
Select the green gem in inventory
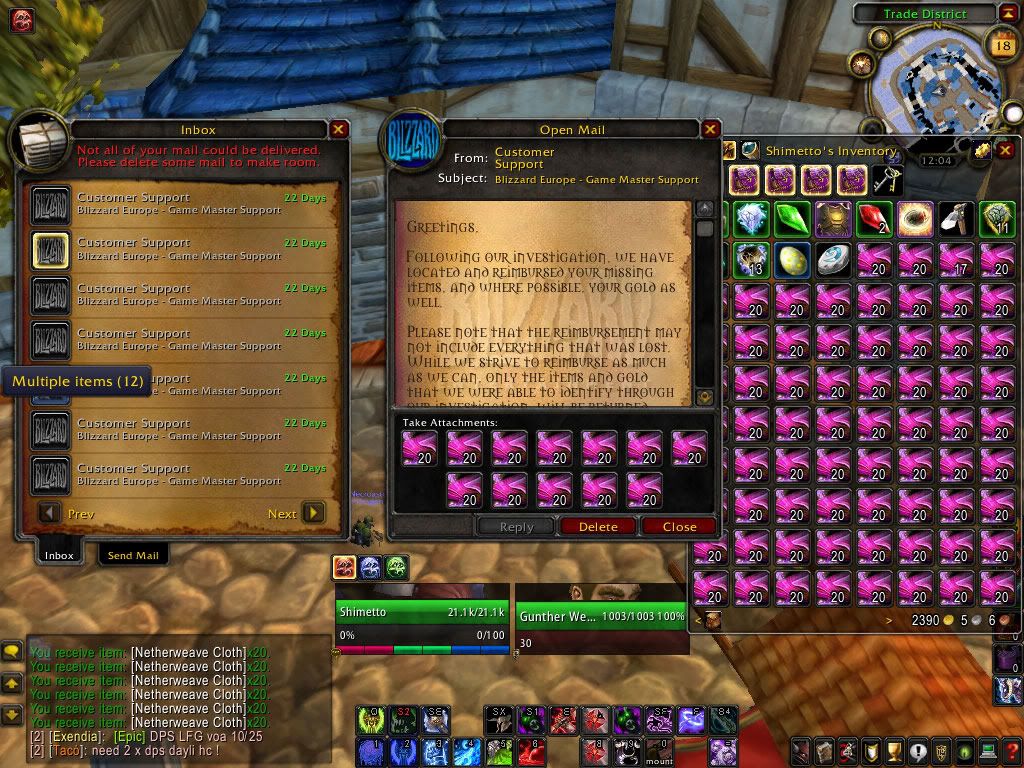pyautogui.click(x=791, y=219)
